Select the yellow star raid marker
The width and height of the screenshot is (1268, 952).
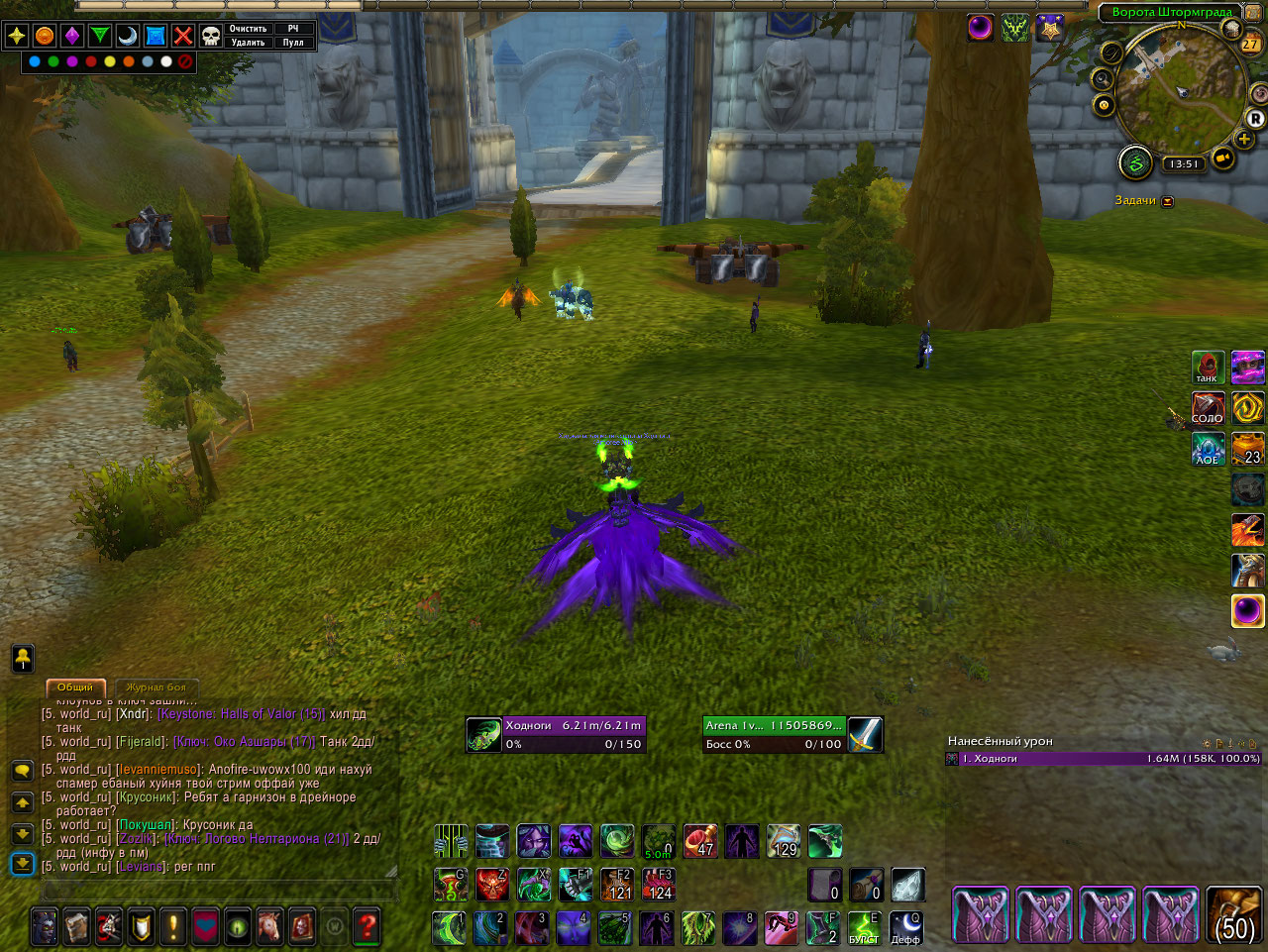pos(17,36)
